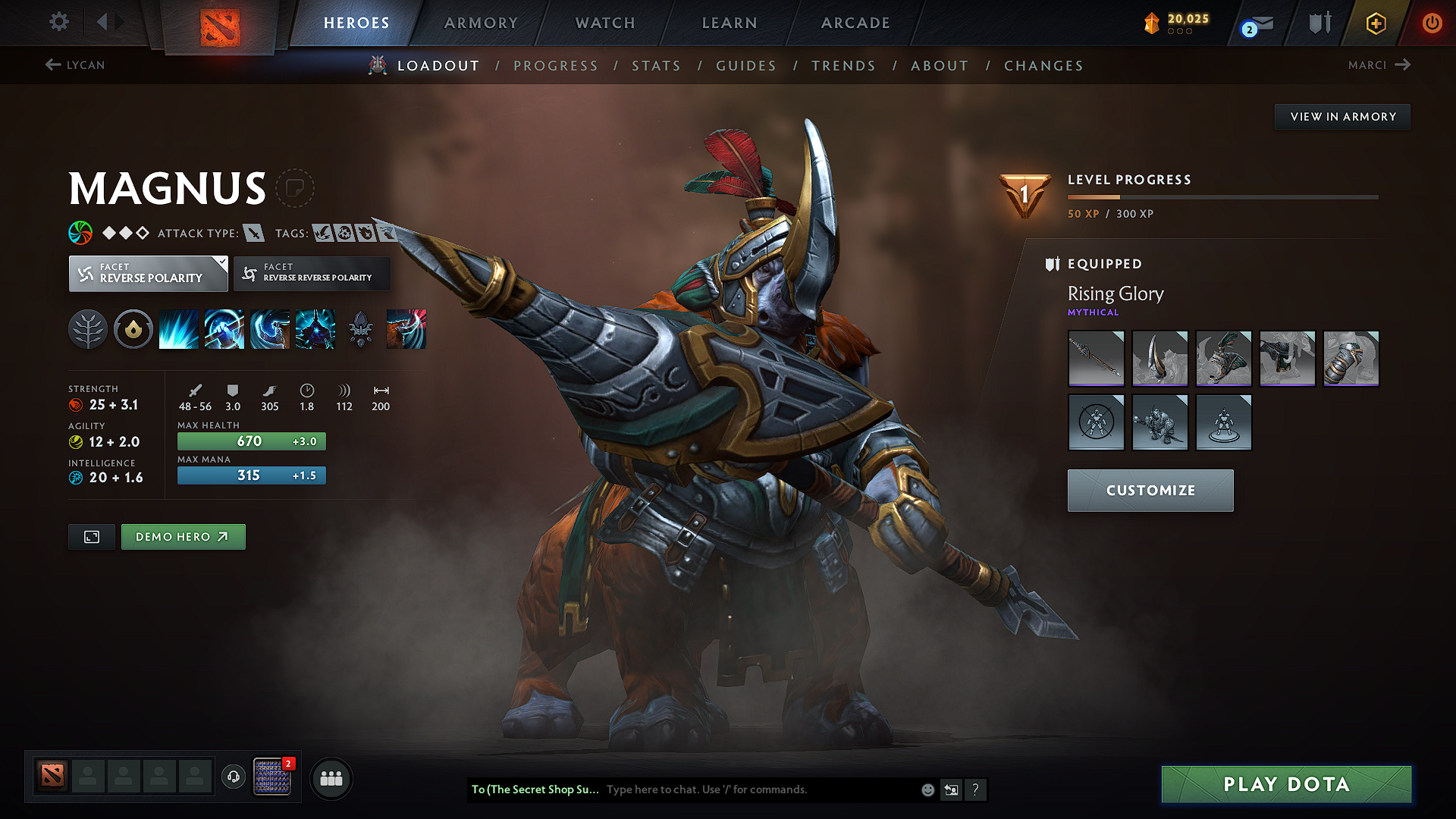Screen dimensions: 1456x819
Task: Start matchmaking with Play Dota button
Action: 1286,784
